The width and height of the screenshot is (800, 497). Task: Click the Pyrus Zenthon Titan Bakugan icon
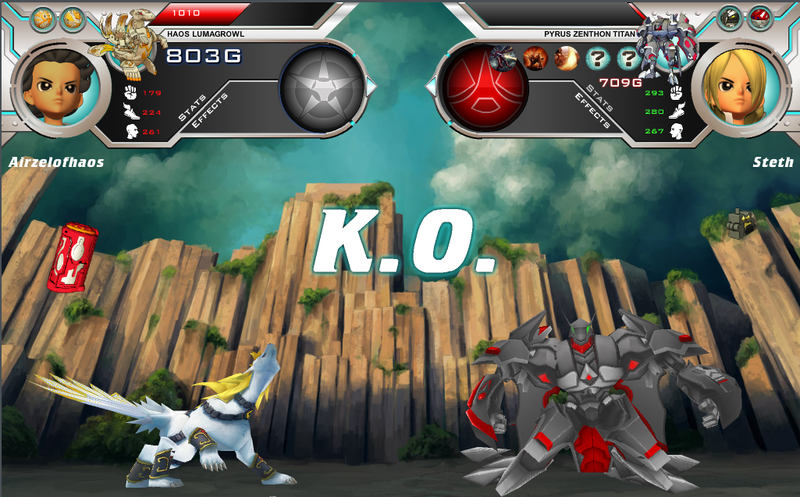click(x=667, y=42)
